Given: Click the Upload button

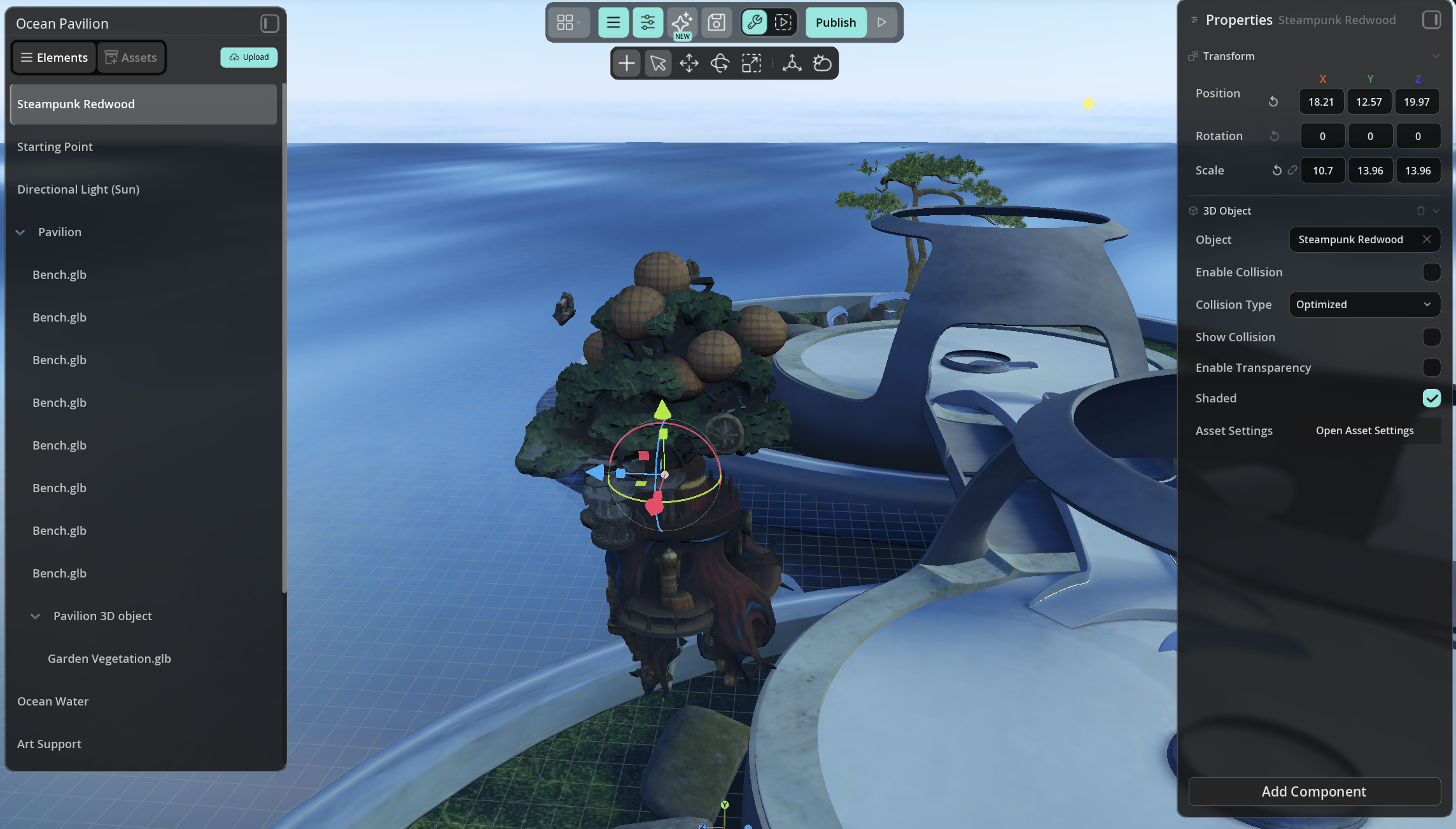Looking at the screenshot, I should pos(249,57).
